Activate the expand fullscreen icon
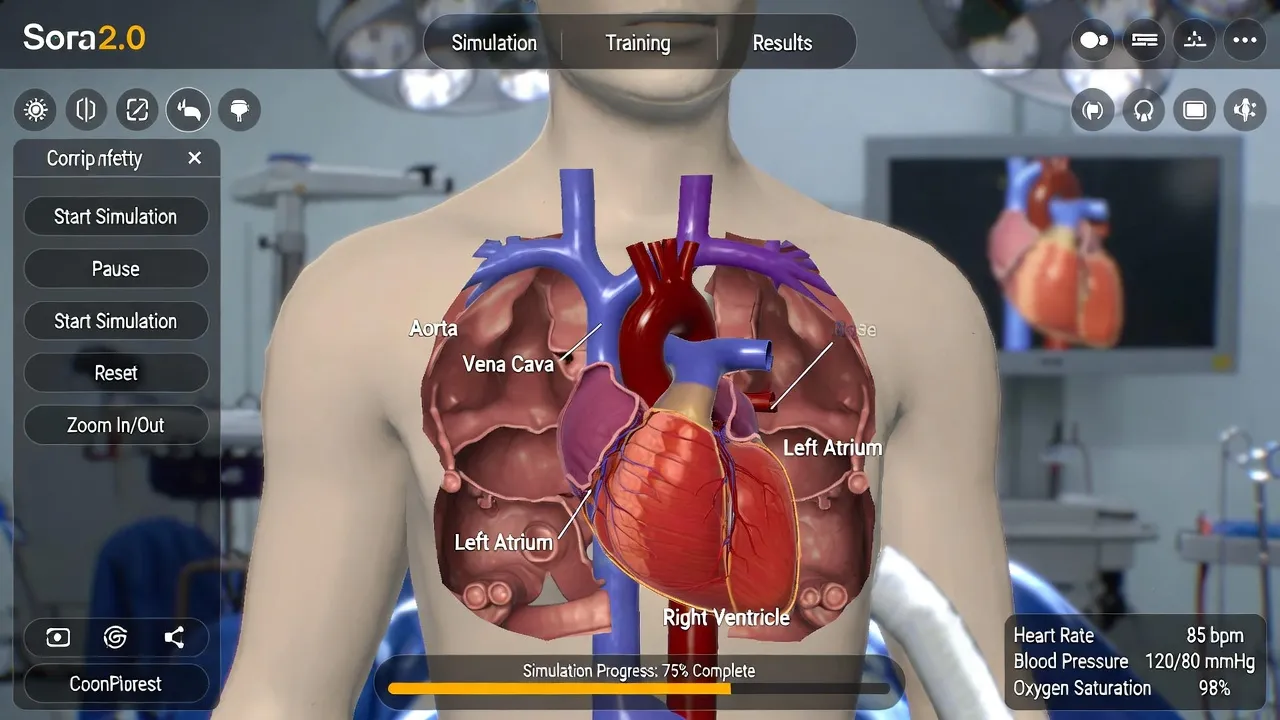1280x720 pixels. coord(137,110)
